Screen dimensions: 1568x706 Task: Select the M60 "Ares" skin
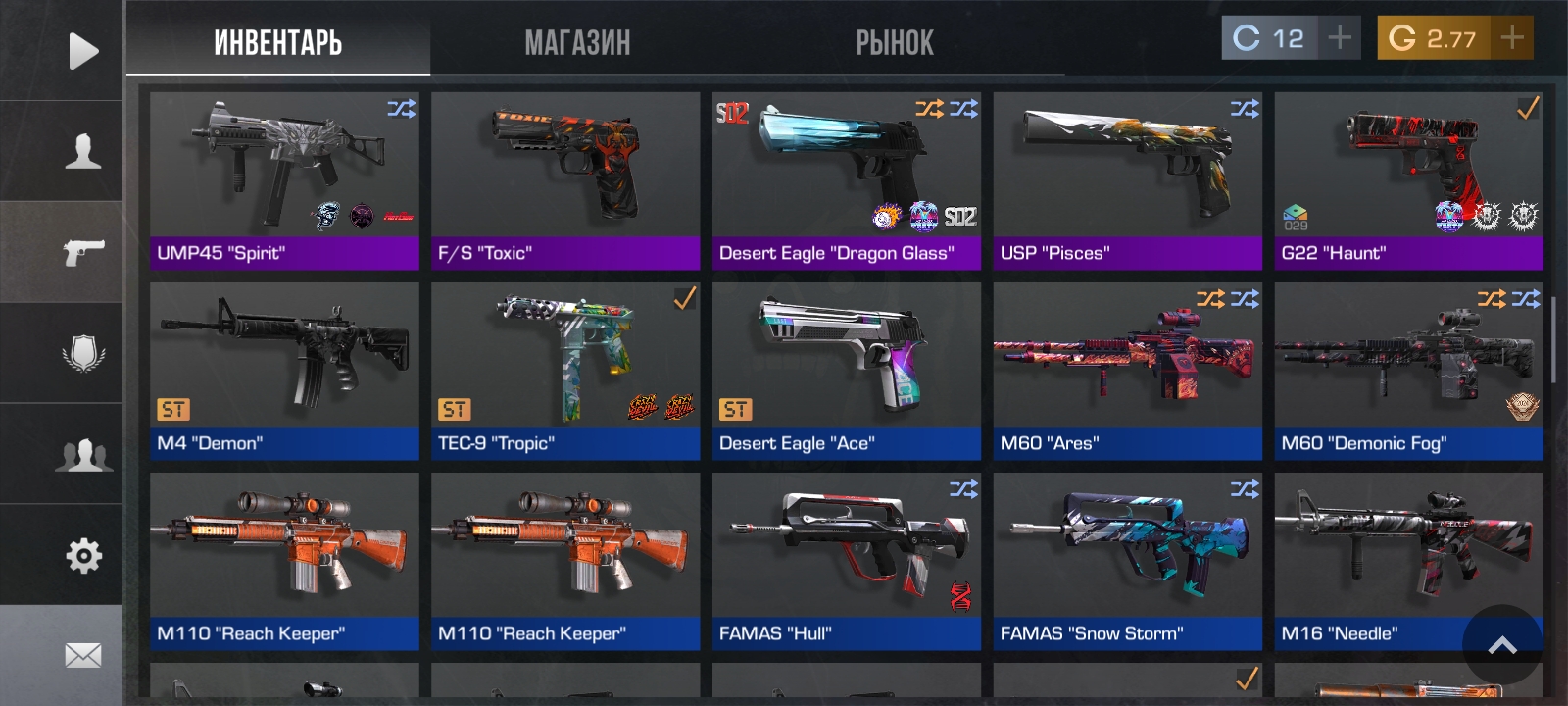pyautogui.click(x=1128, y=371)
